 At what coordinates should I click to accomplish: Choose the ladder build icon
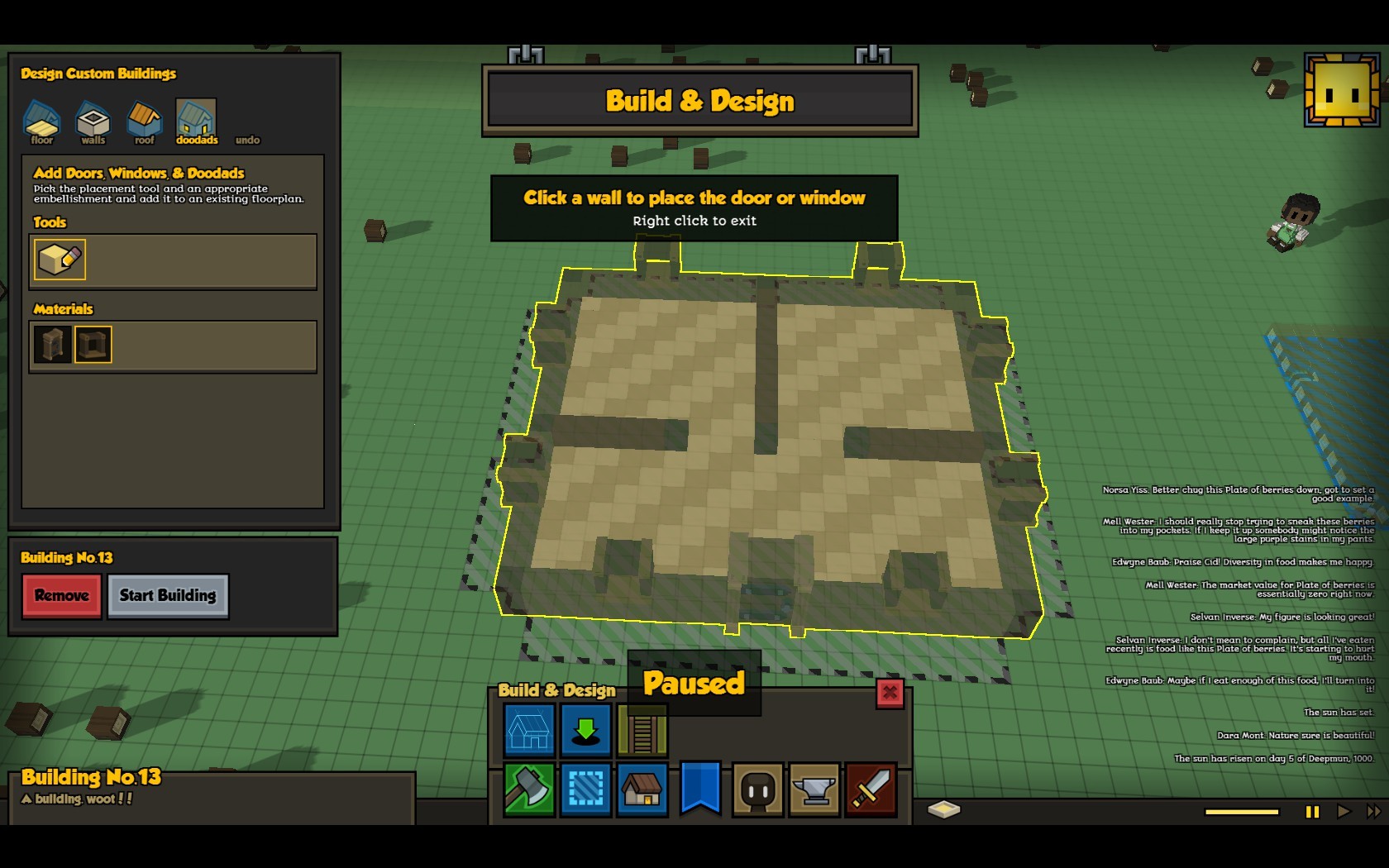[x=642, y=731]
